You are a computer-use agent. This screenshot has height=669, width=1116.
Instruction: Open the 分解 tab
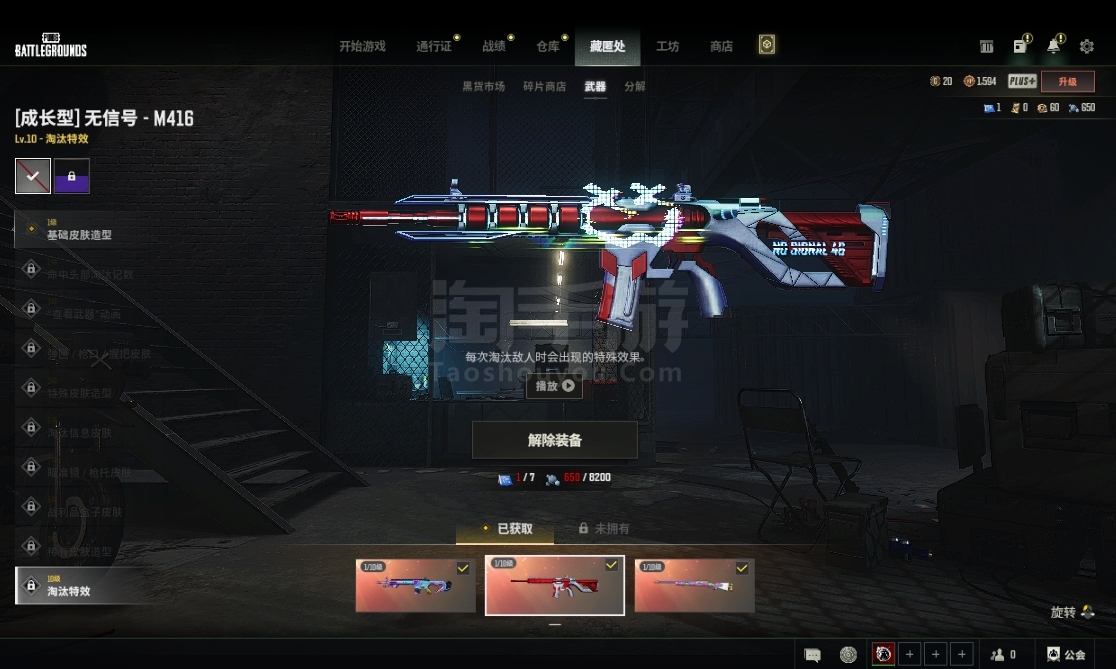pos(635,87)
